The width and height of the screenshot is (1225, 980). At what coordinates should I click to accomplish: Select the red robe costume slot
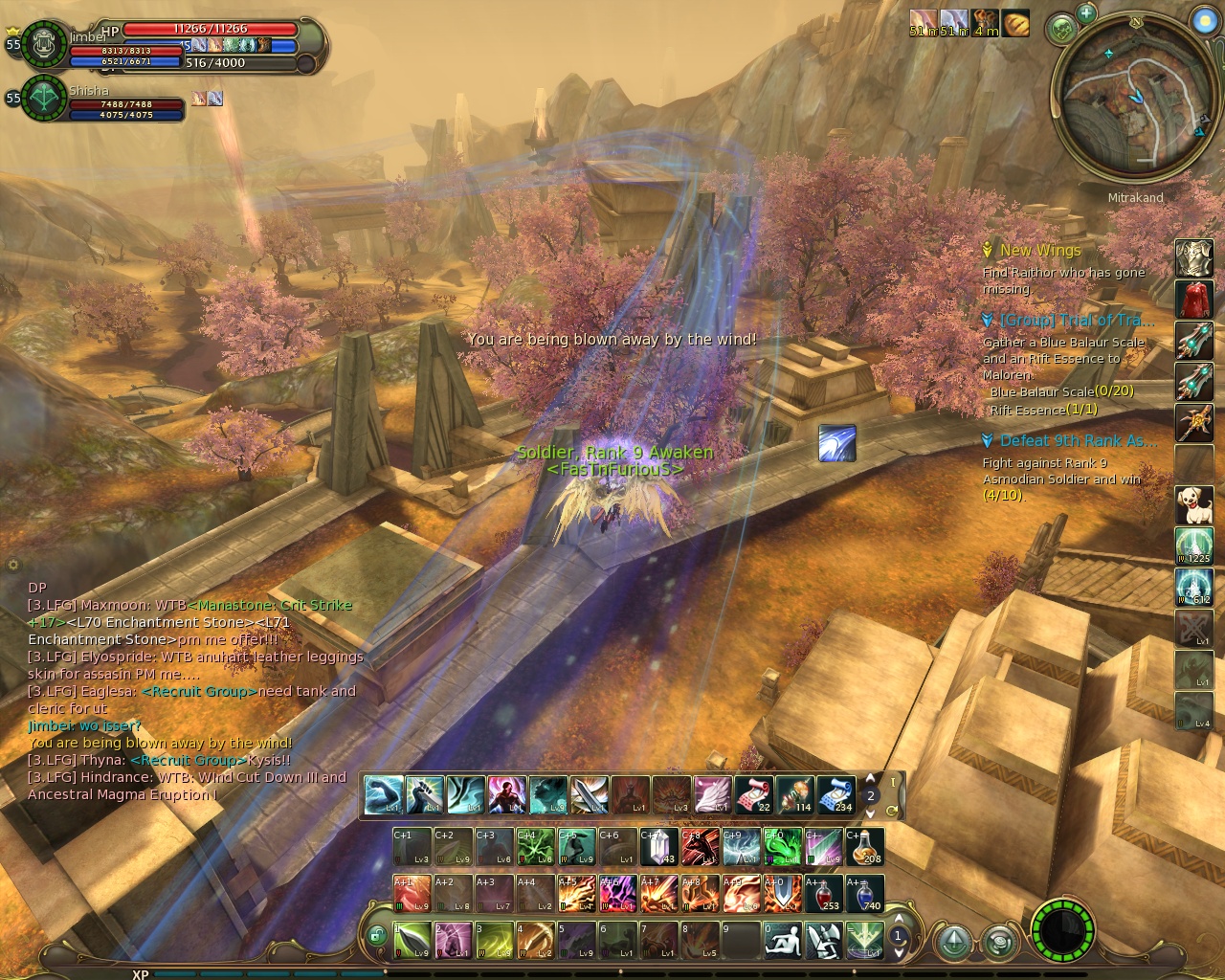tap(1193, 299)
